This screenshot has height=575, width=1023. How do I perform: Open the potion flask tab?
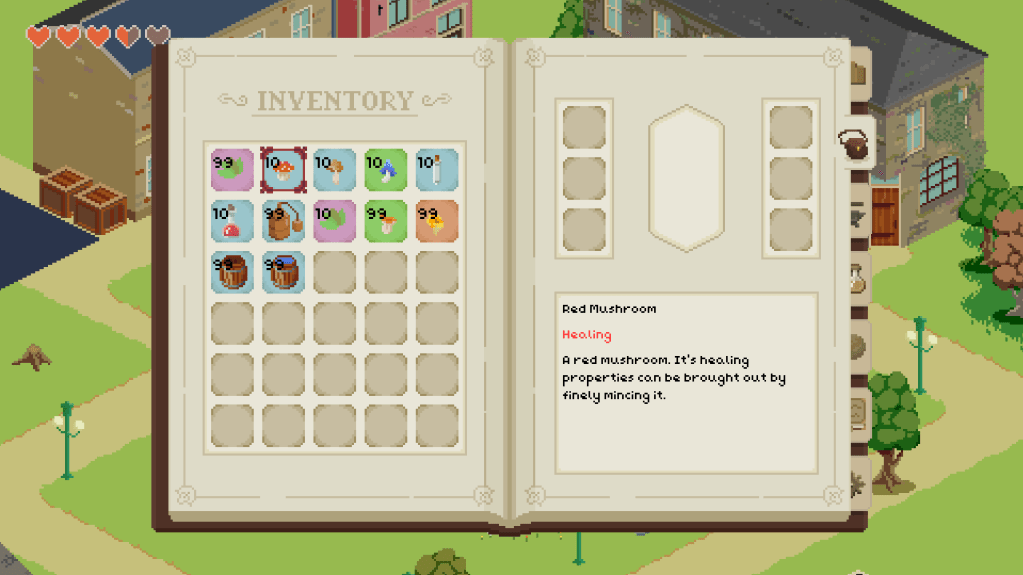[857, 283]
